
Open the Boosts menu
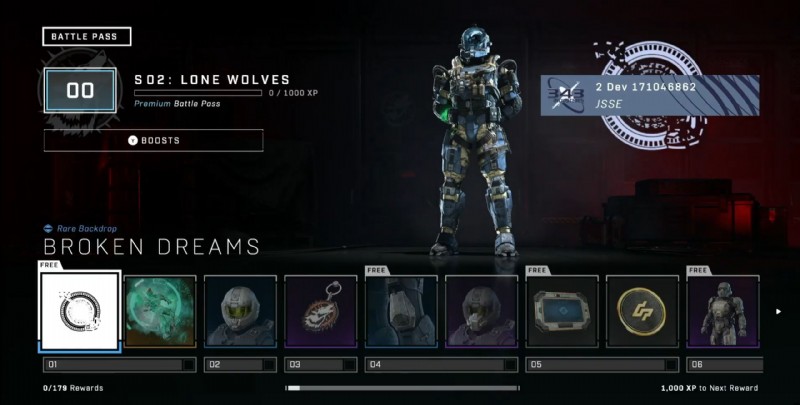click(154, 140)
